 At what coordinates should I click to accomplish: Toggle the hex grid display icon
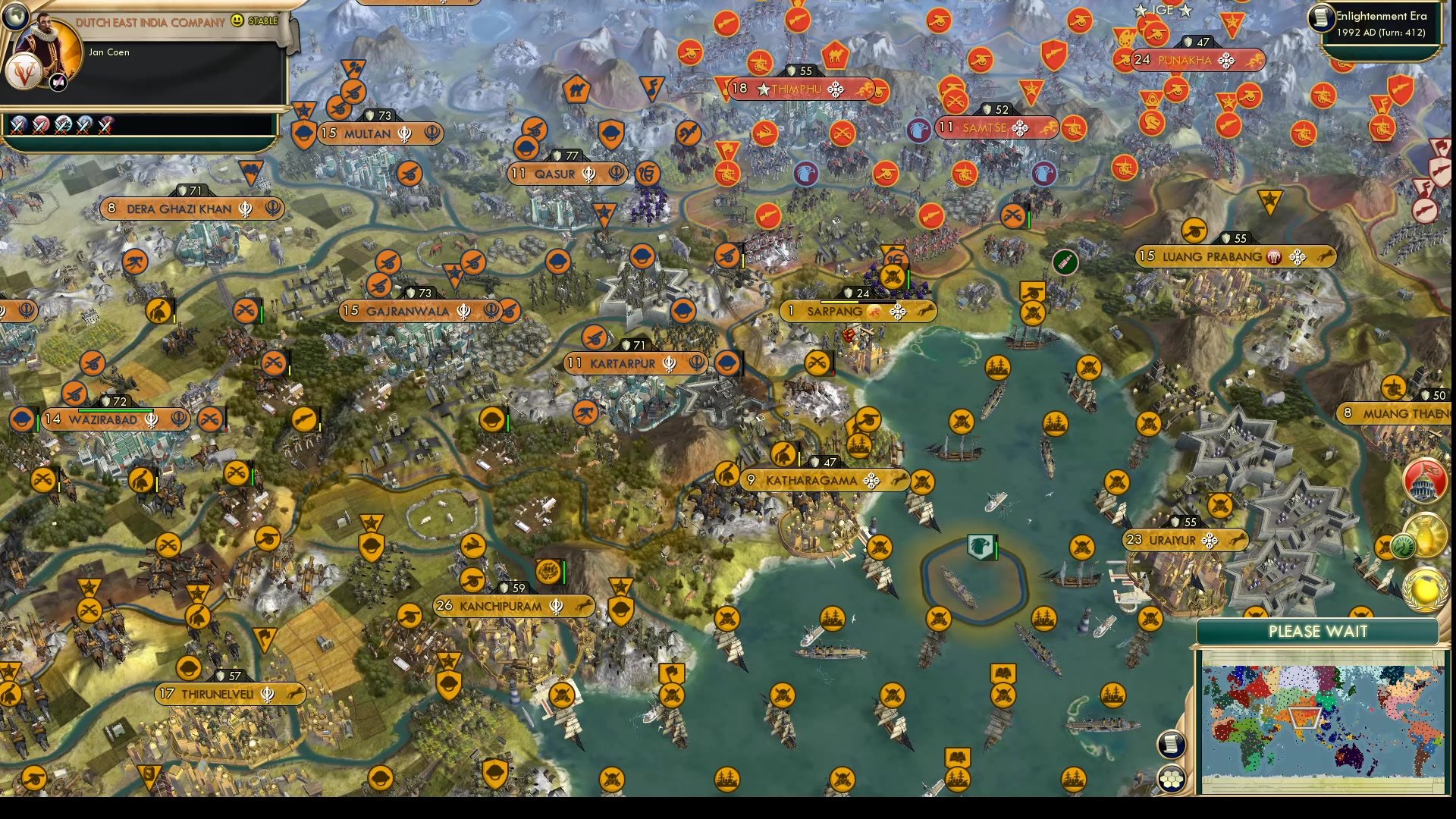pos(1172,778)
